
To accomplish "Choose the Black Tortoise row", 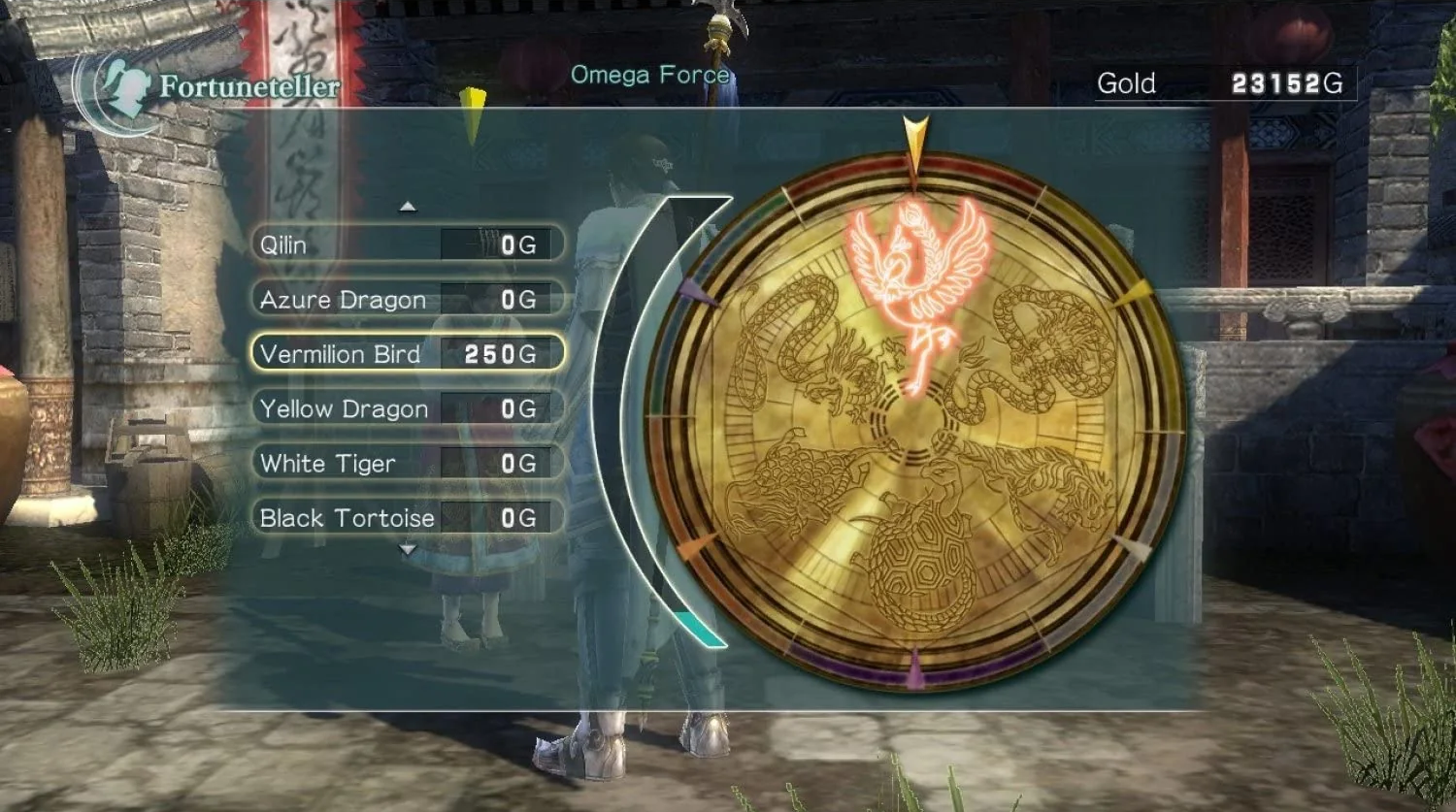I will click(408, 518).
